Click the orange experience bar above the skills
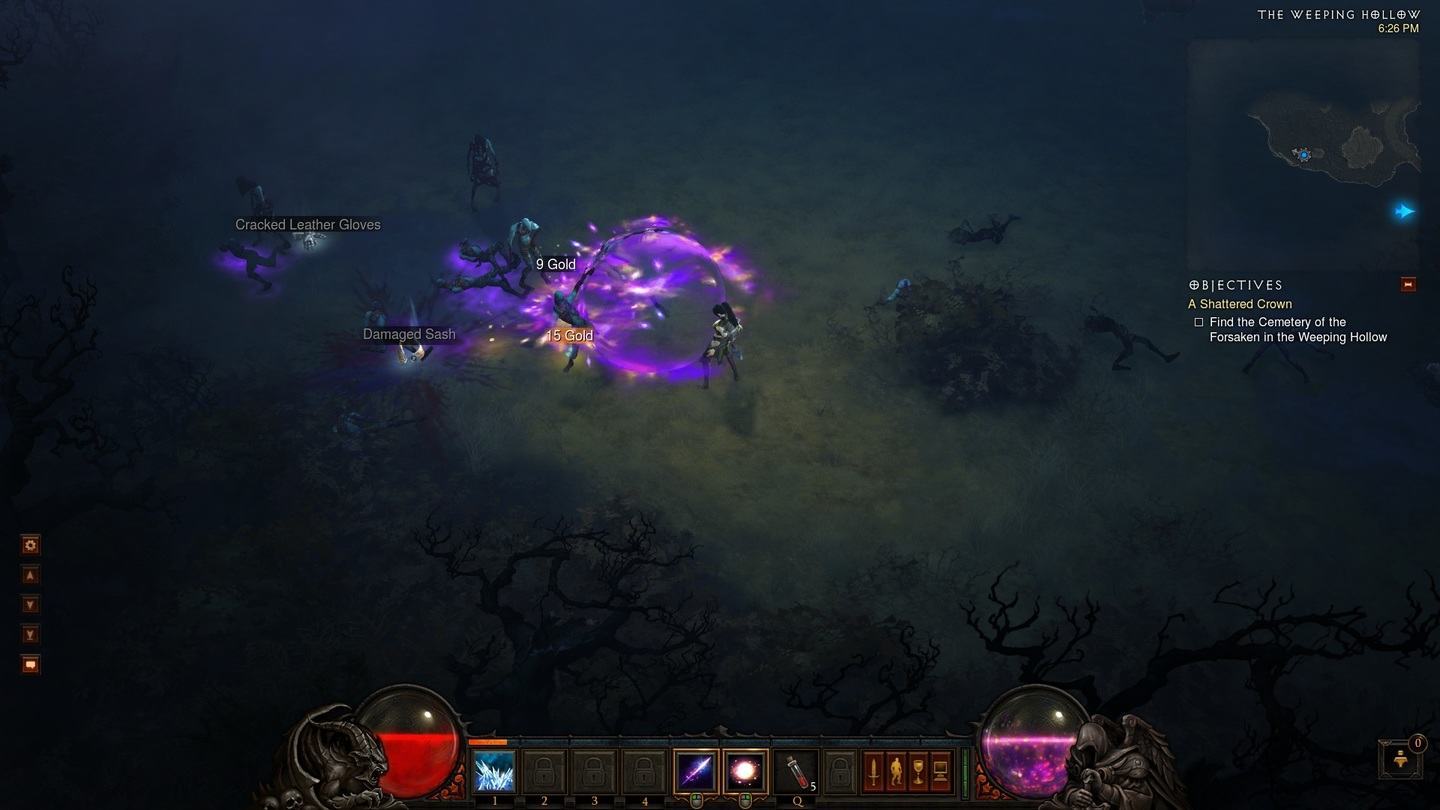 coord(490,744)
